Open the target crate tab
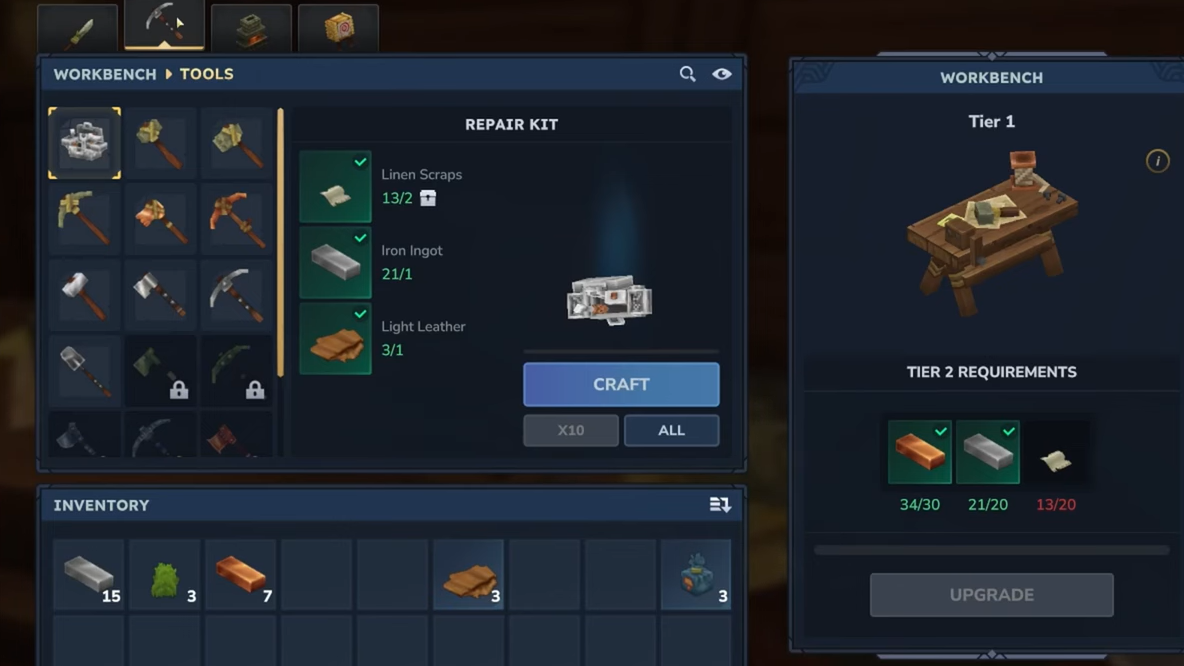 (x=338, y=30)
